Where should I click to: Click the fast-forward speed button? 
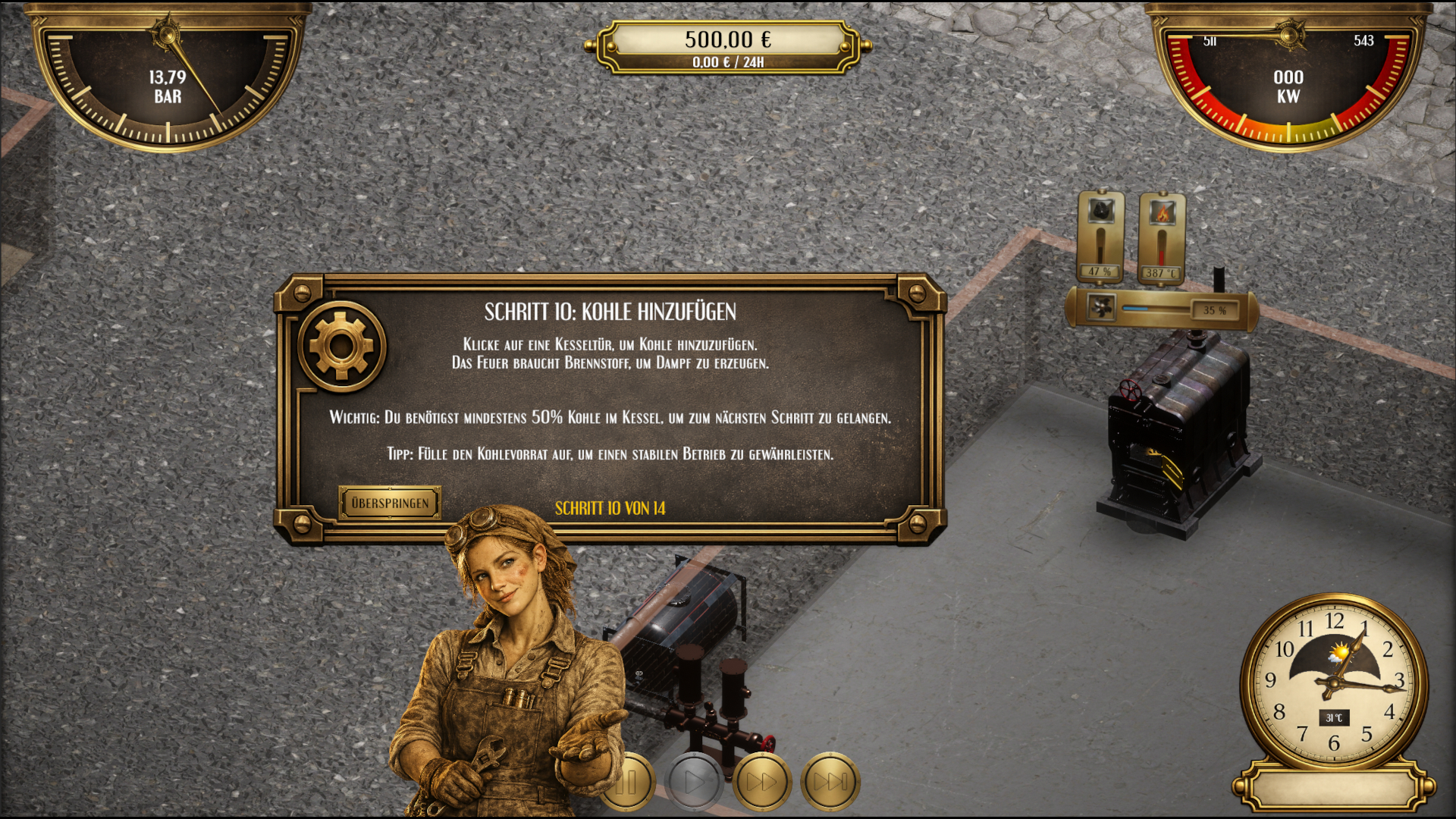[x=762, y=781]
